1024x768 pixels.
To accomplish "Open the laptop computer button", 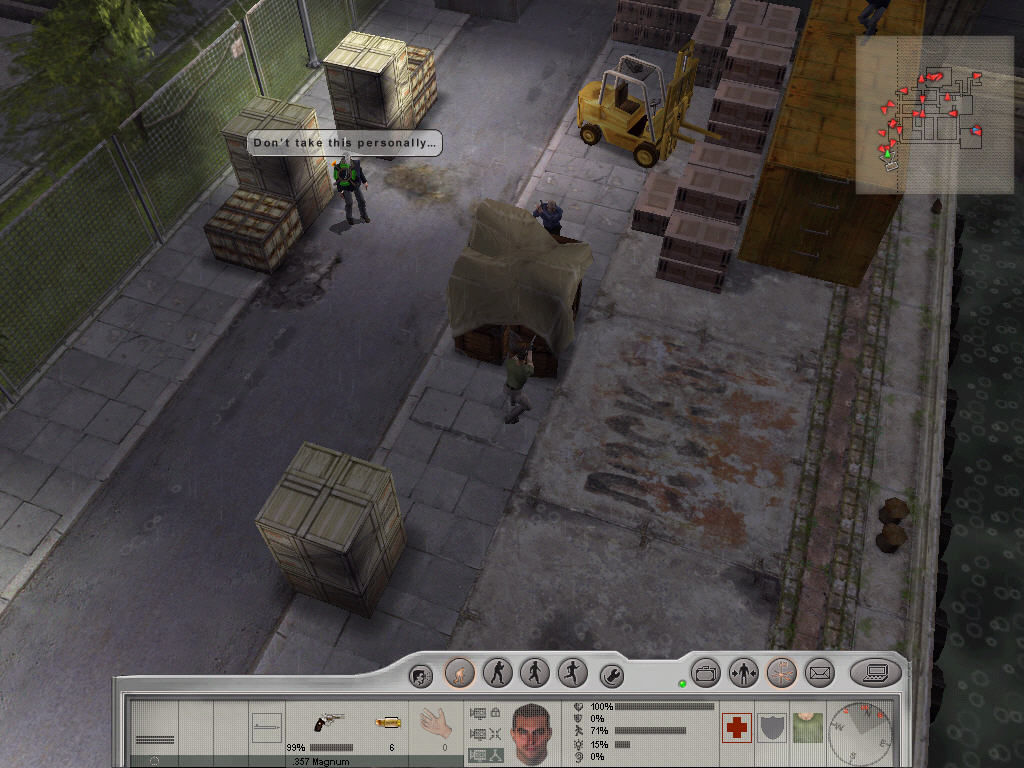I will click(x=875, y=673).
